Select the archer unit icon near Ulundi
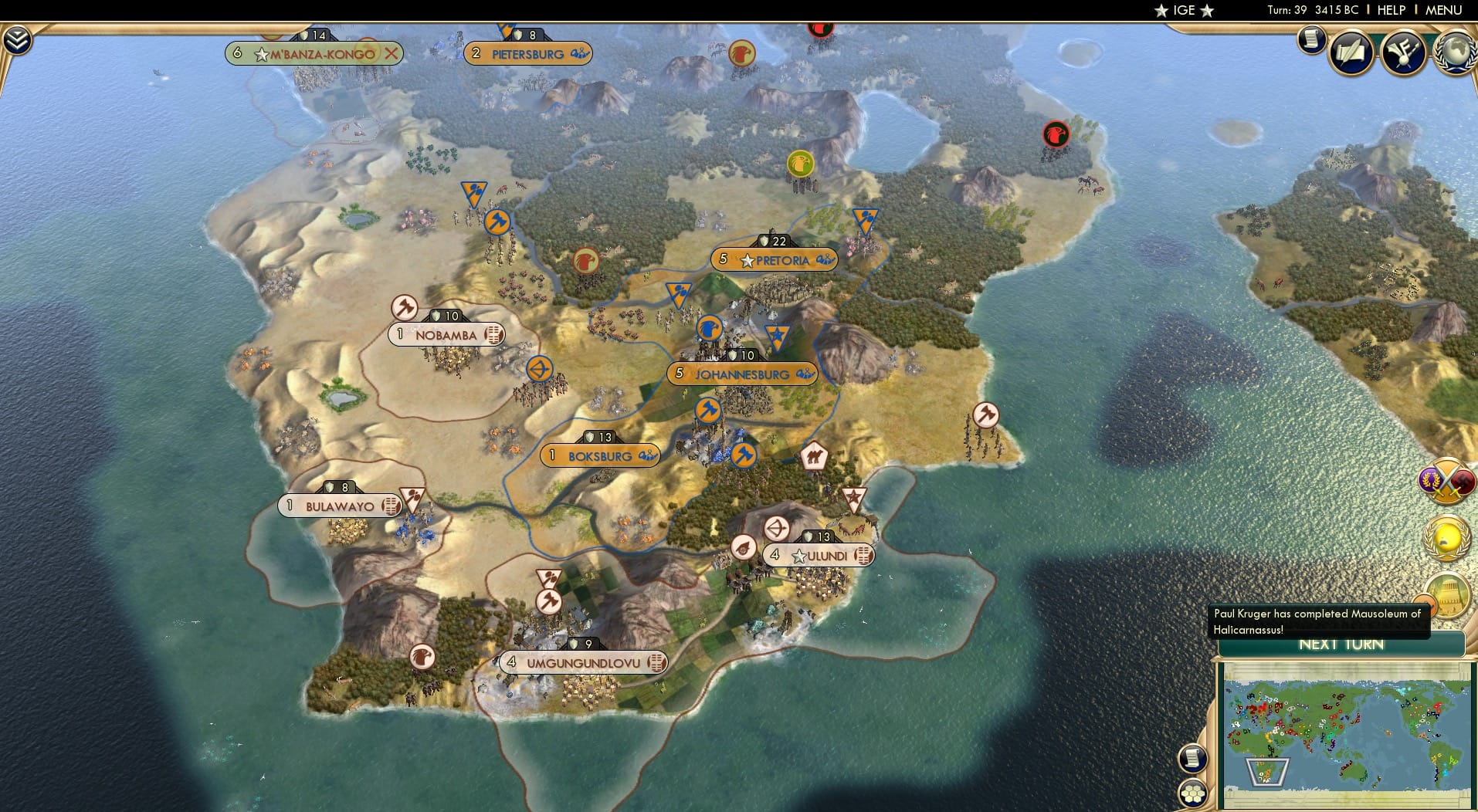Screen dimensions: 1478x812 click(x=778, y=528)
